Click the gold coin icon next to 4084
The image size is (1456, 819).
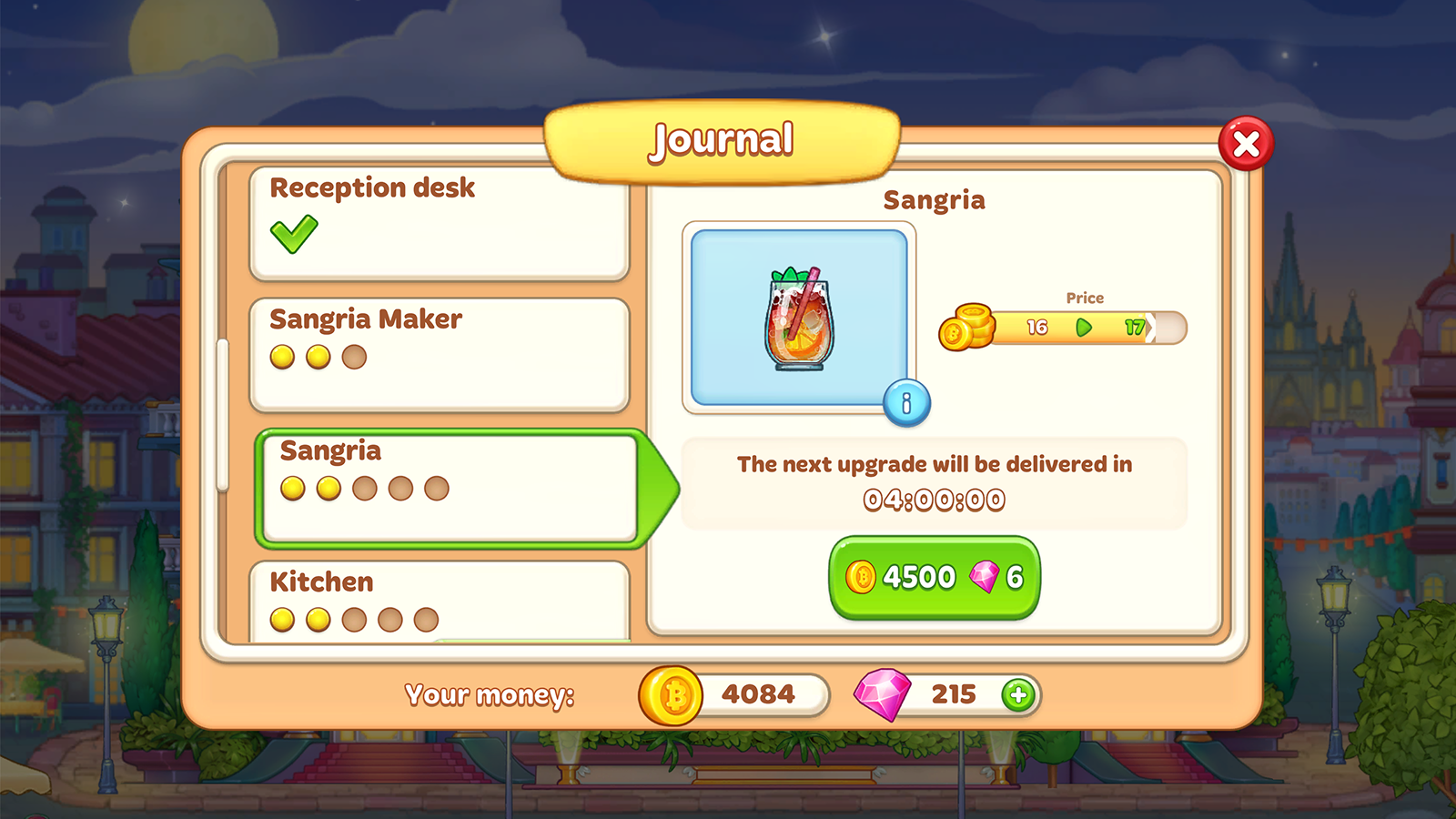coord(672,694)
